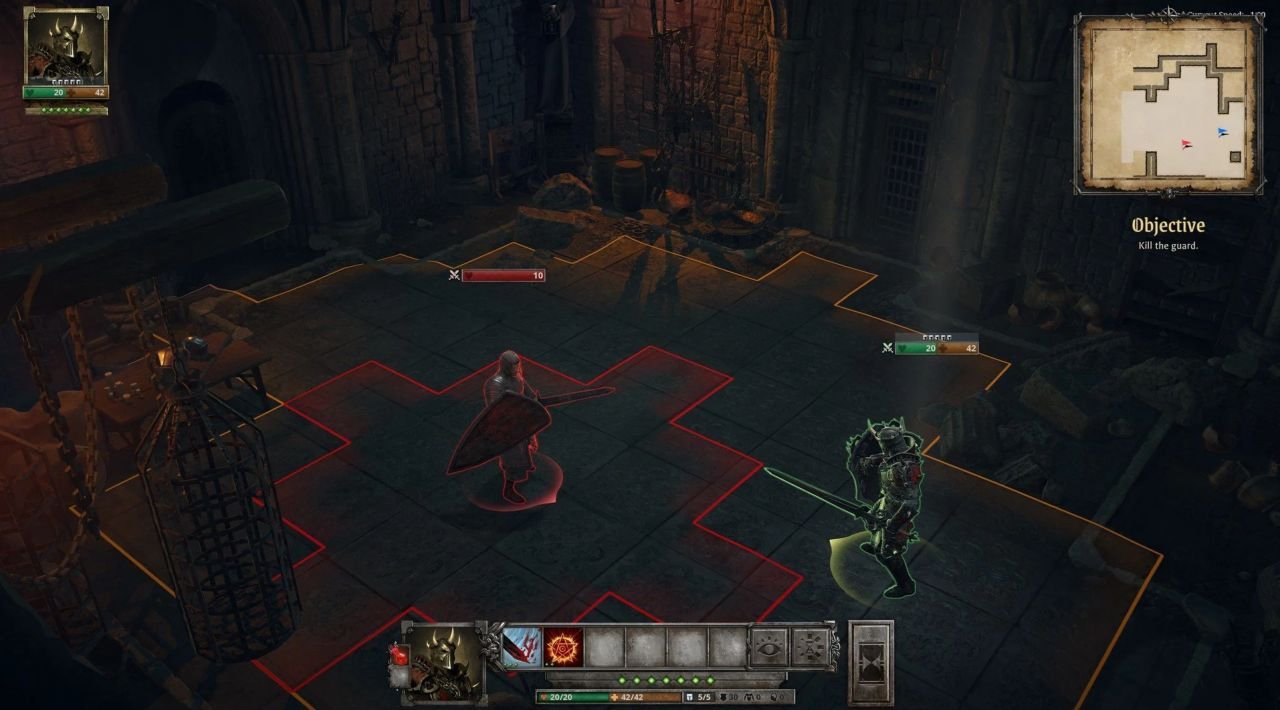
Task: Use the red potion quick slot
Action: (397, 655)
